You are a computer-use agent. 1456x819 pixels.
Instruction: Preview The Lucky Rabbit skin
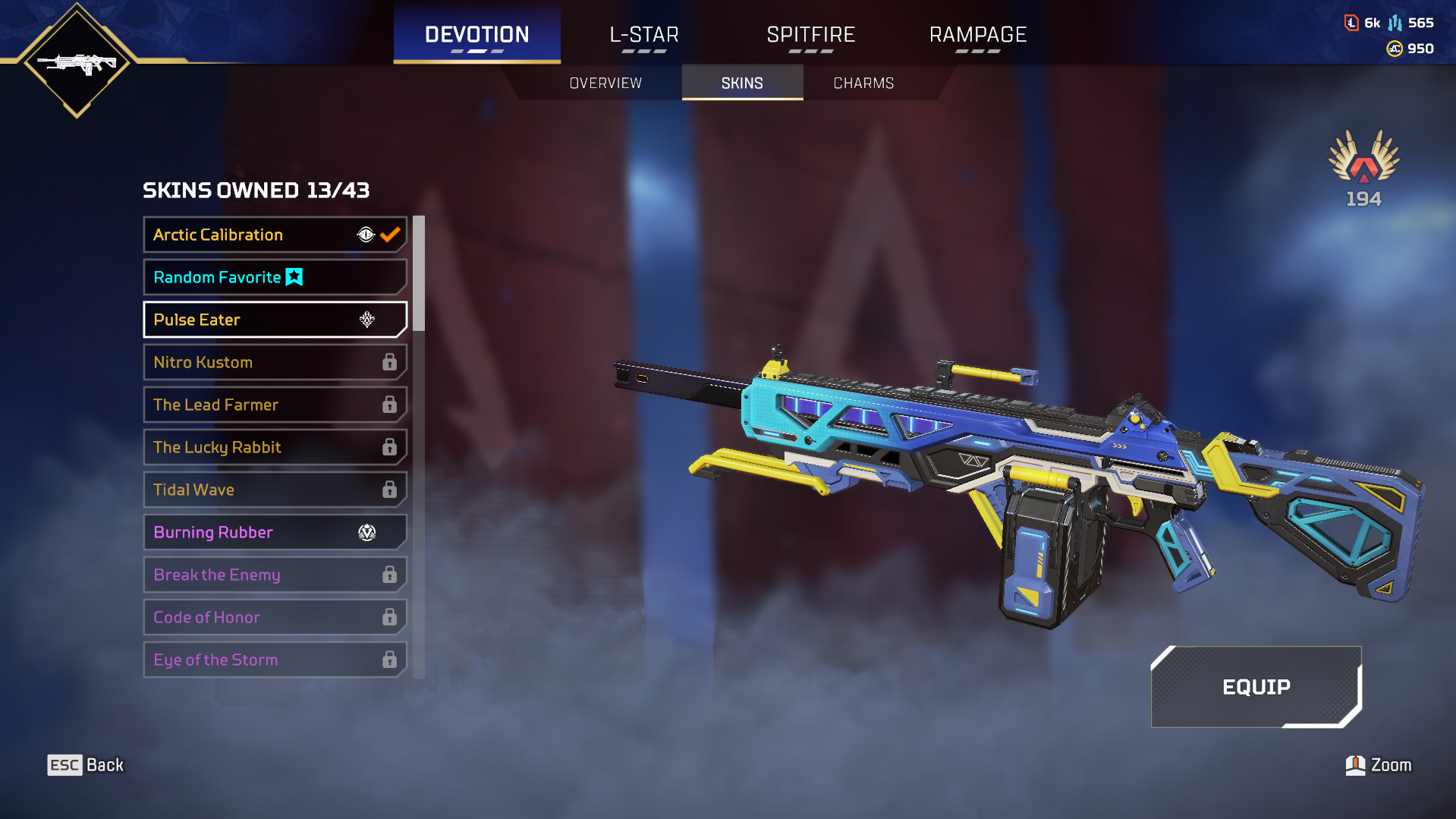275,447
